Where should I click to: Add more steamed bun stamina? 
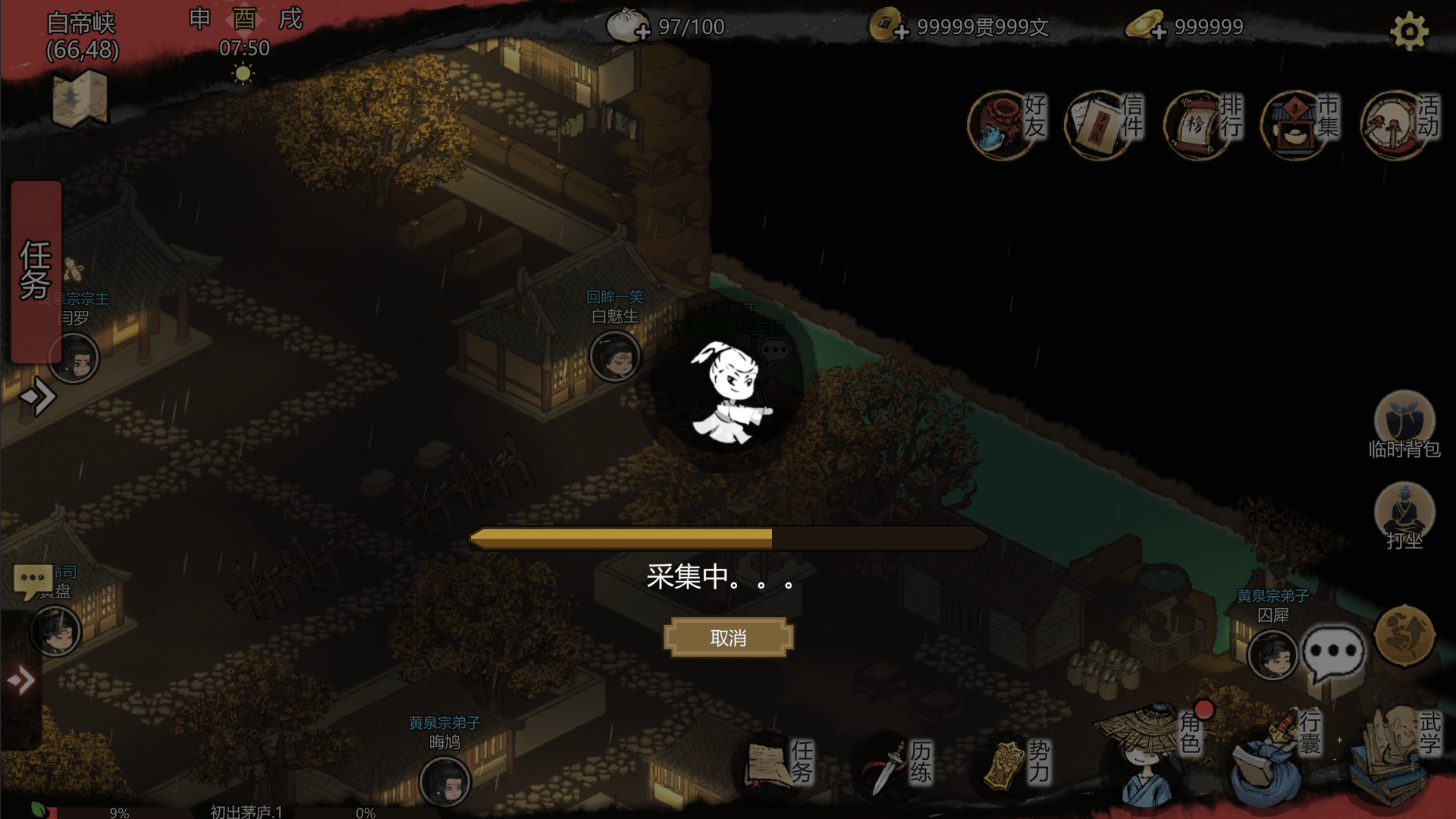pos(642,31)
